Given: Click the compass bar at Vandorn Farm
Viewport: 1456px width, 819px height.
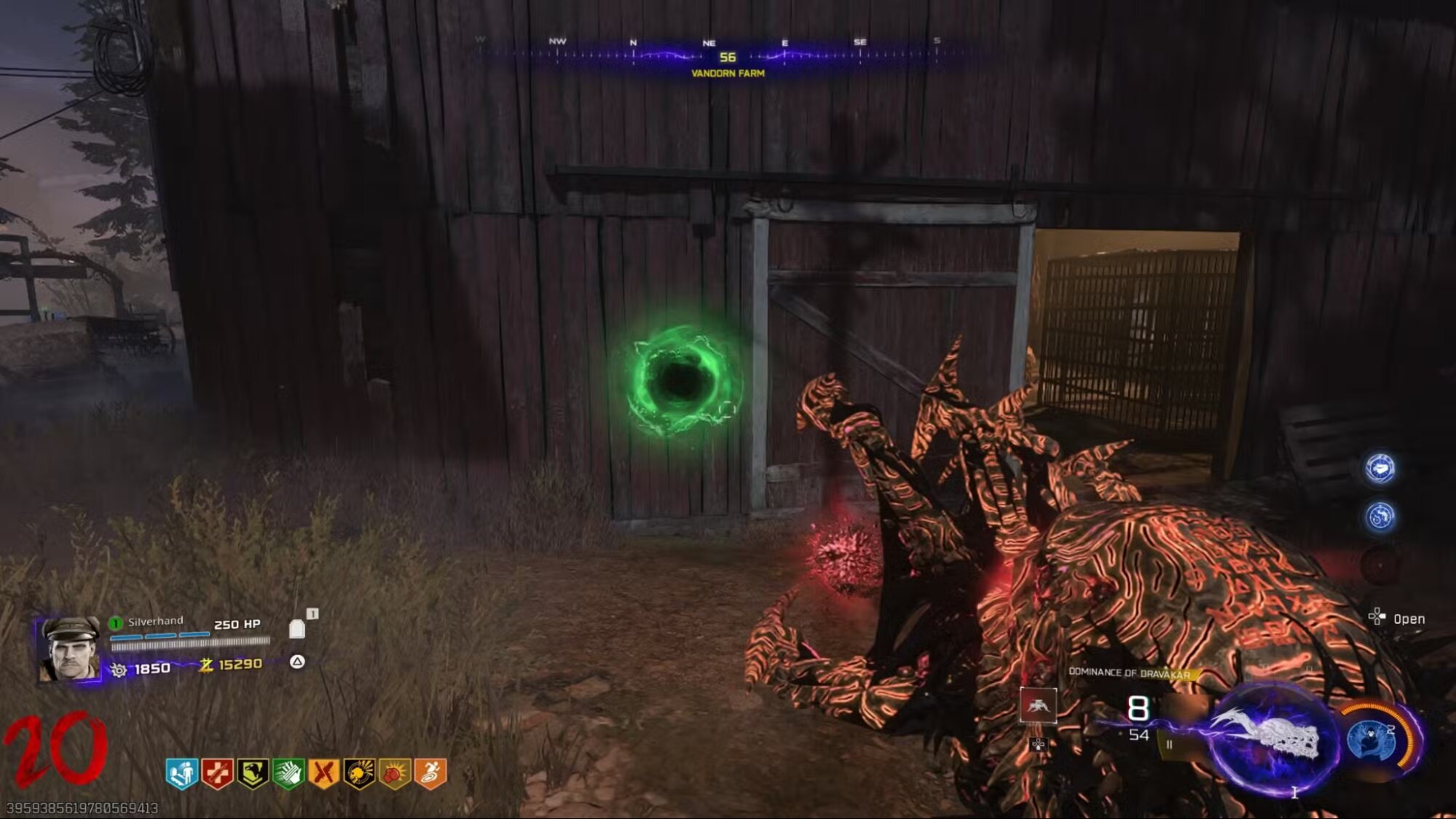Looking at the screenshot, I should [727, 56].
